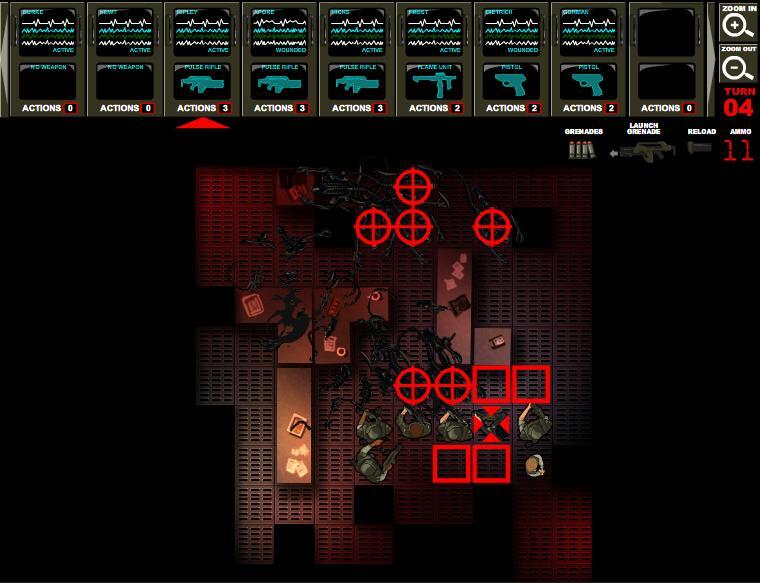
Task: Select Dietrich's vitals monitor
Action: [x=511, y=32]
